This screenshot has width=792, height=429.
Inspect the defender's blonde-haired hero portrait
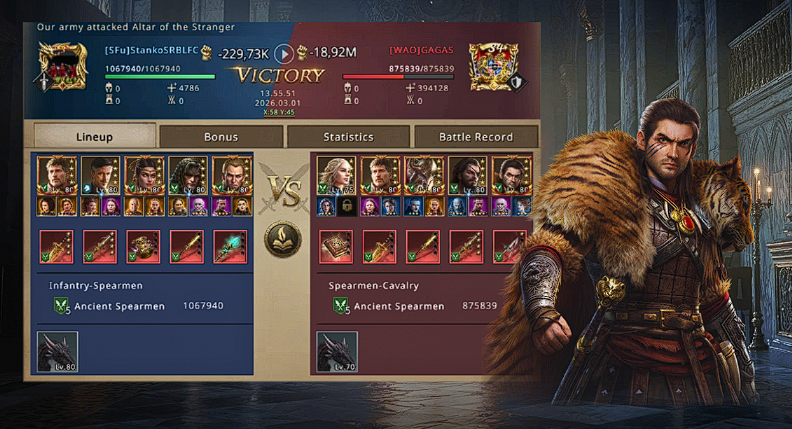(337, 174)
